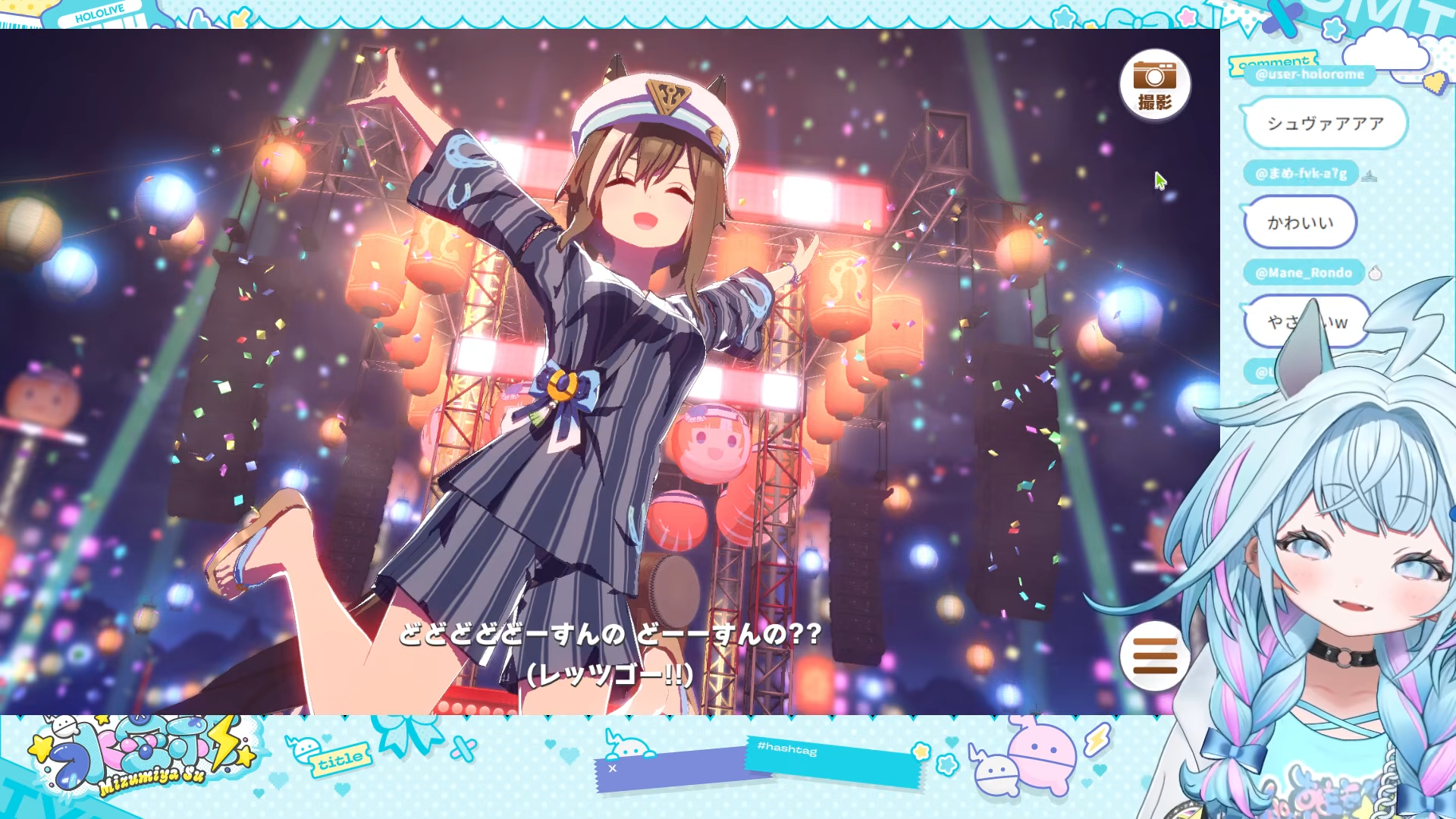Open the brown hamburger menu button

1154,655
